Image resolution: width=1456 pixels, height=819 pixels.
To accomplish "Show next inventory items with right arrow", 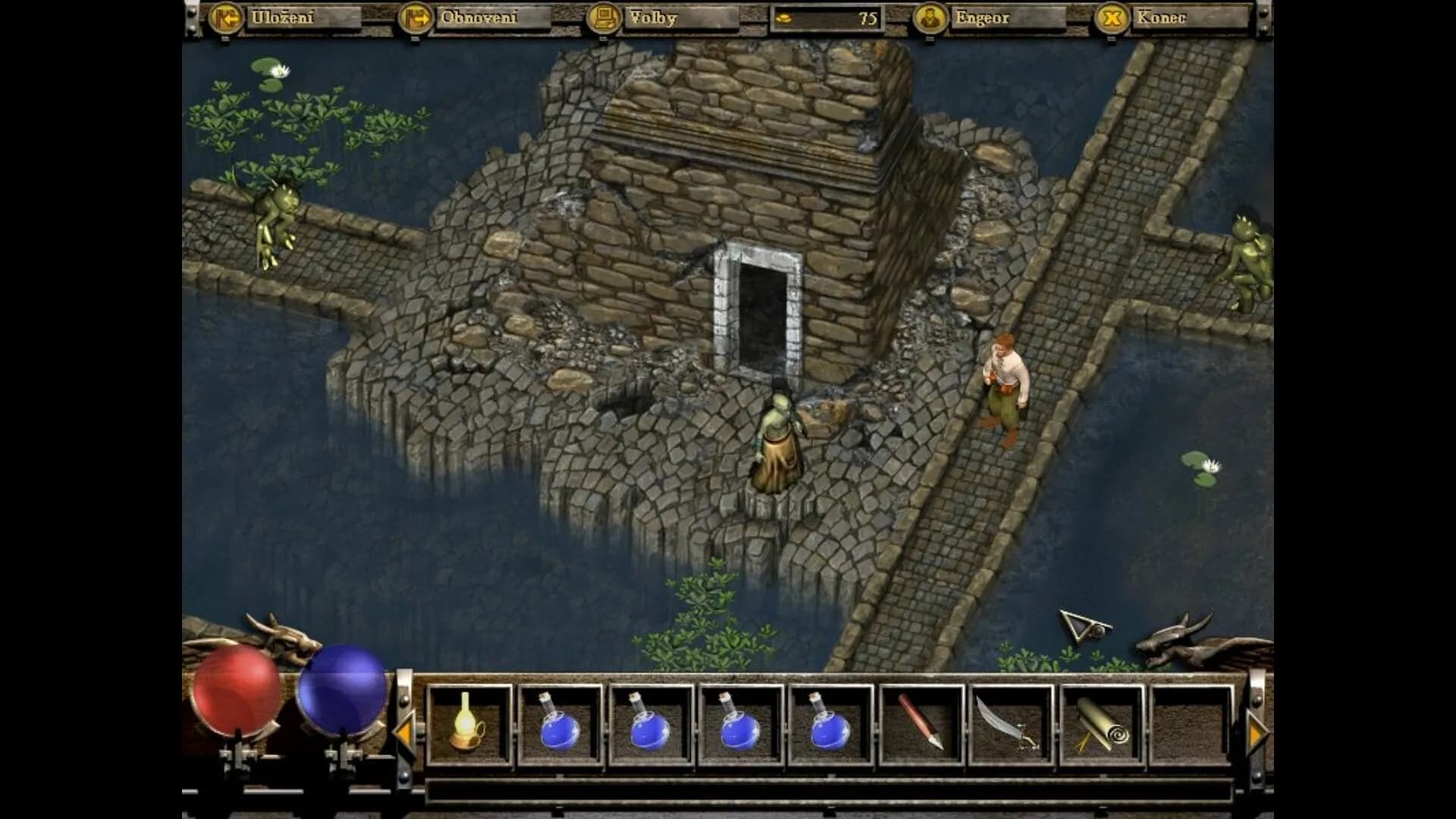I will [x=1257, y=733].
